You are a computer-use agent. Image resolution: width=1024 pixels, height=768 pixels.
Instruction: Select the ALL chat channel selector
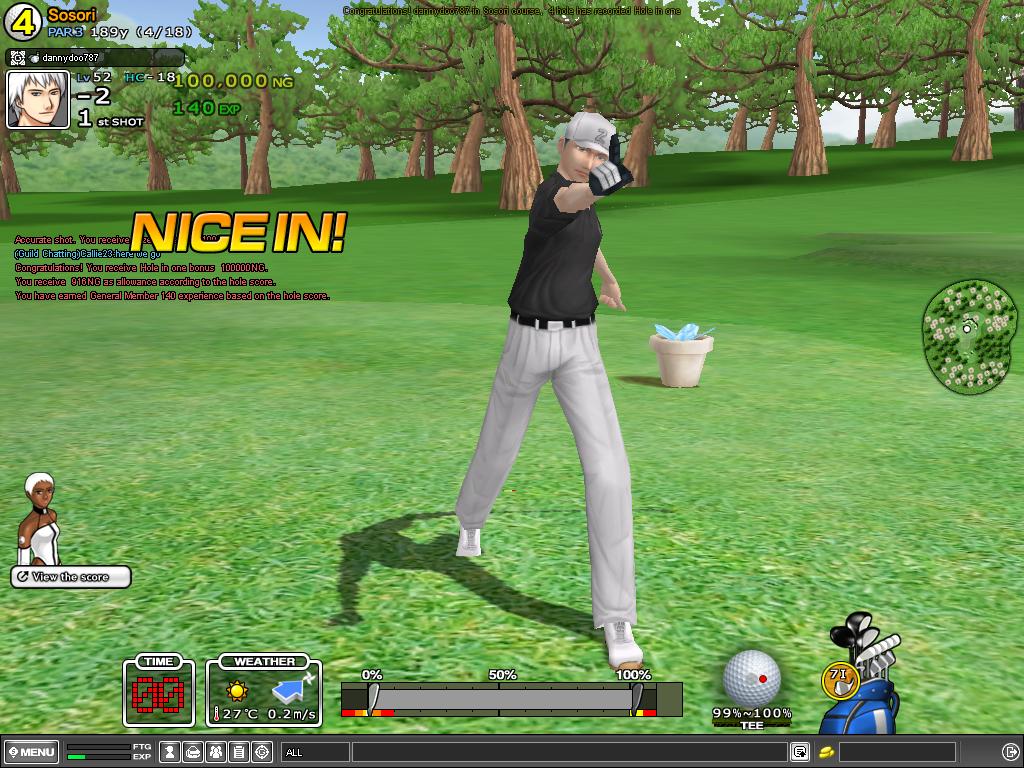point(315,752)
